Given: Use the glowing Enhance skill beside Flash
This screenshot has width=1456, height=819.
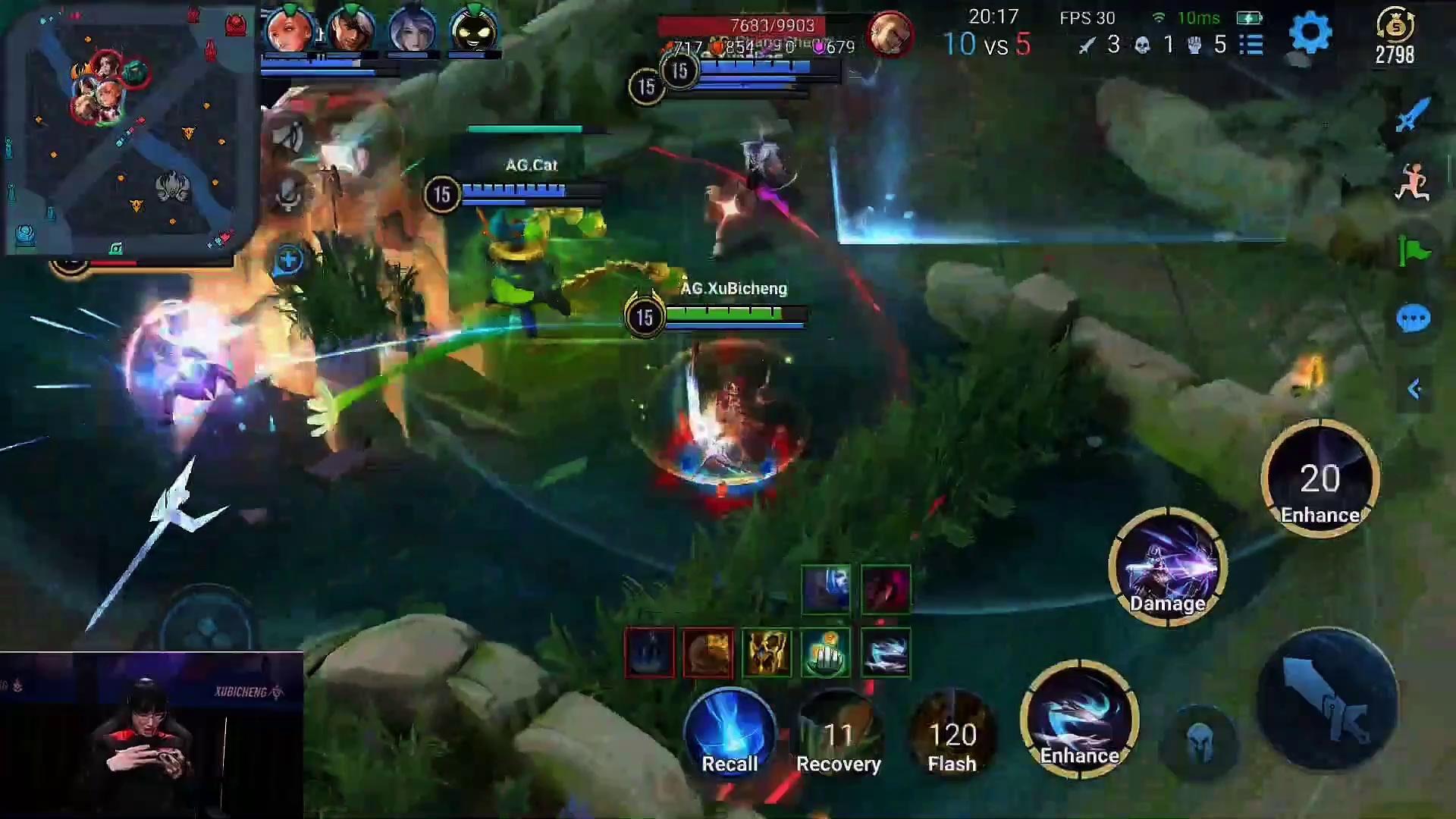Looking at the screenshot, I should coord(1079,720).
